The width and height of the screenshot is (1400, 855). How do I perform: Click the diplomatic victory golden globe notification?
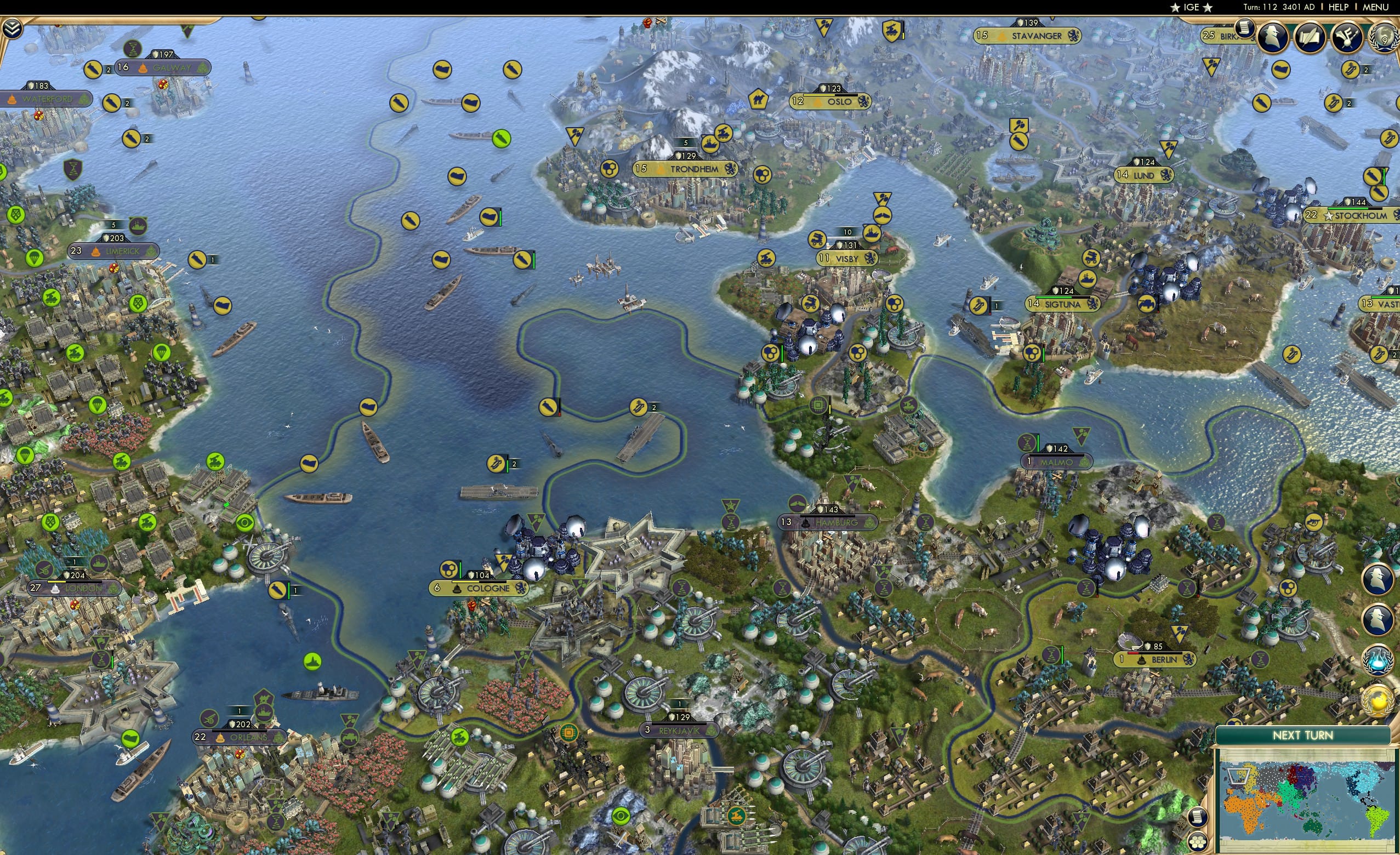click(x=1378, y=698)
